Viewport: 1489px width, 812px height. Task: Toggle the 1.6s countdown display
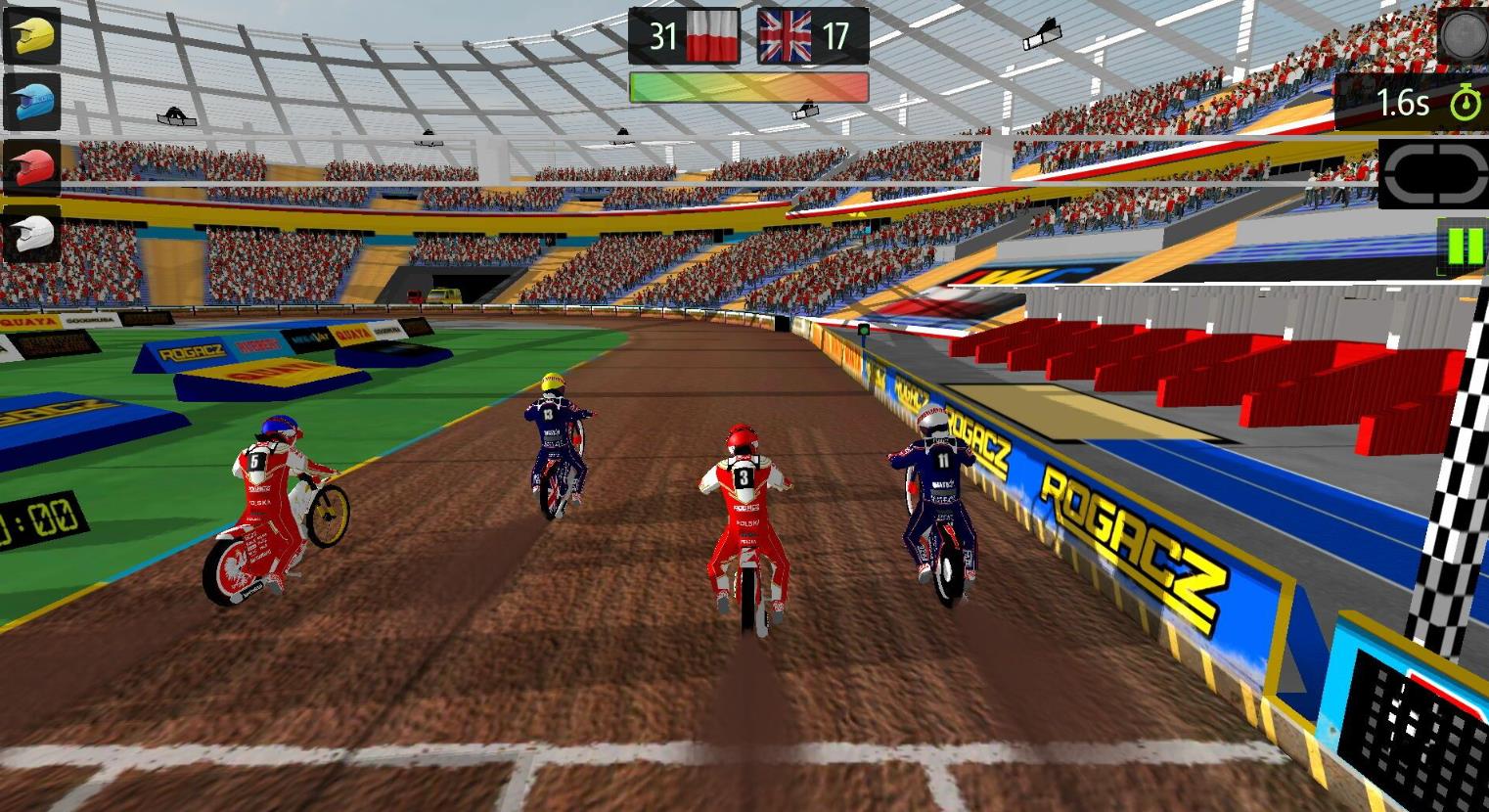pos(1403,102)
